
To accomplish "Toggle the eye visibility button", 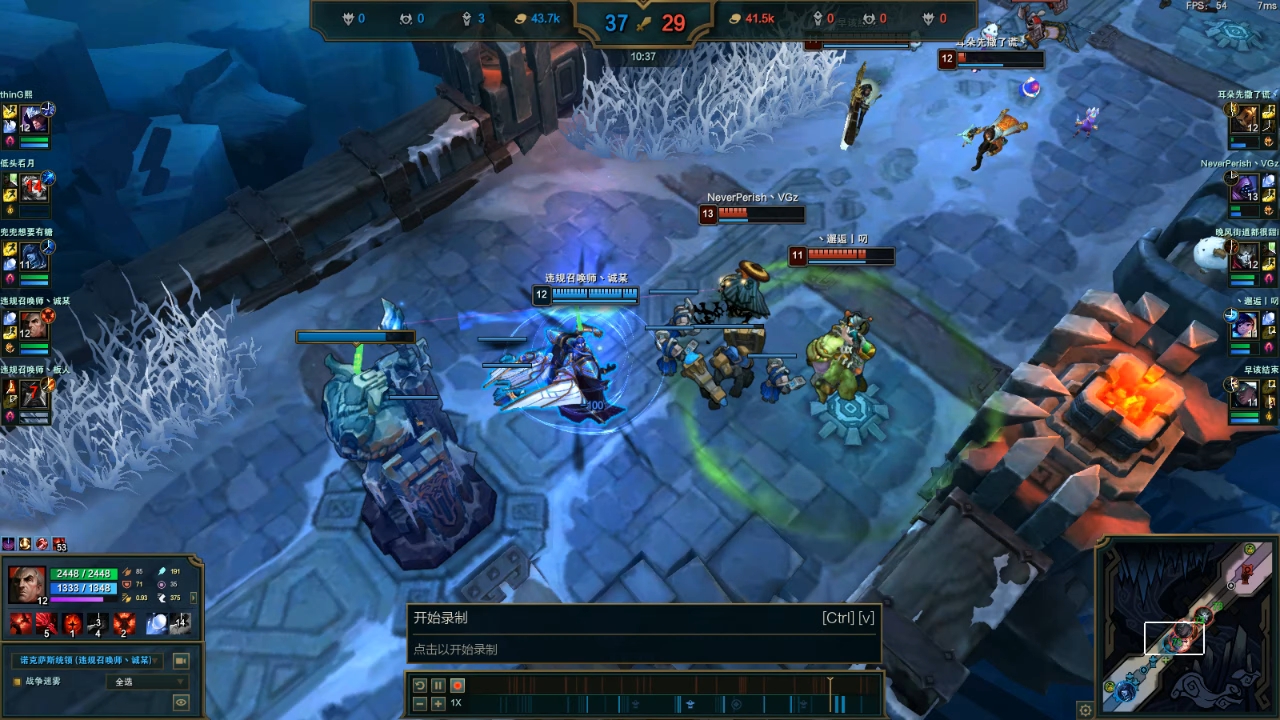I will [181, 702].
